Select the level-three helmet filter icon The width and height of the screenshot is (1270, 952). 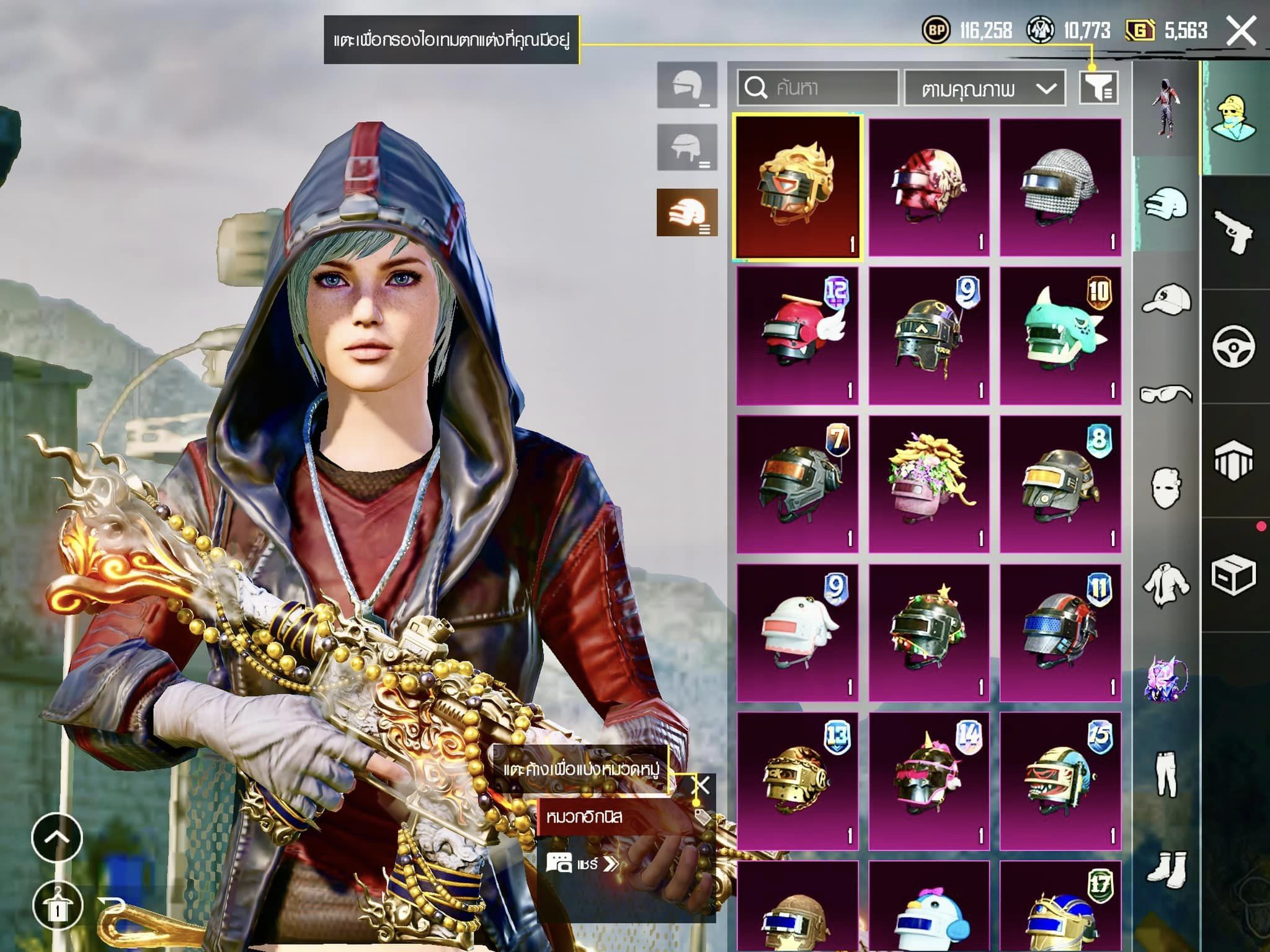[687, 213]
